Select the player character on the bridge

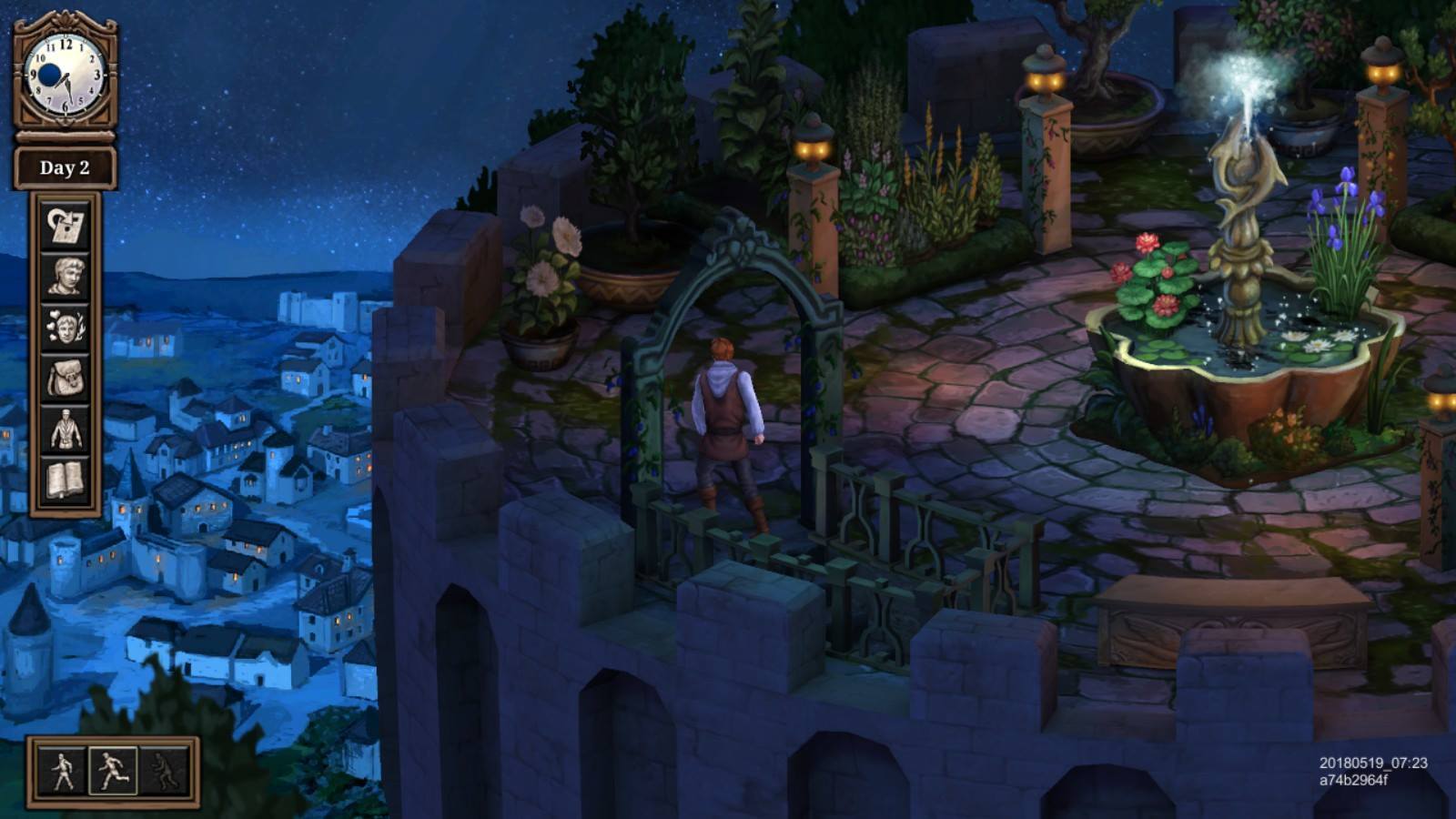pyautogui.click(x=723, y=419)
